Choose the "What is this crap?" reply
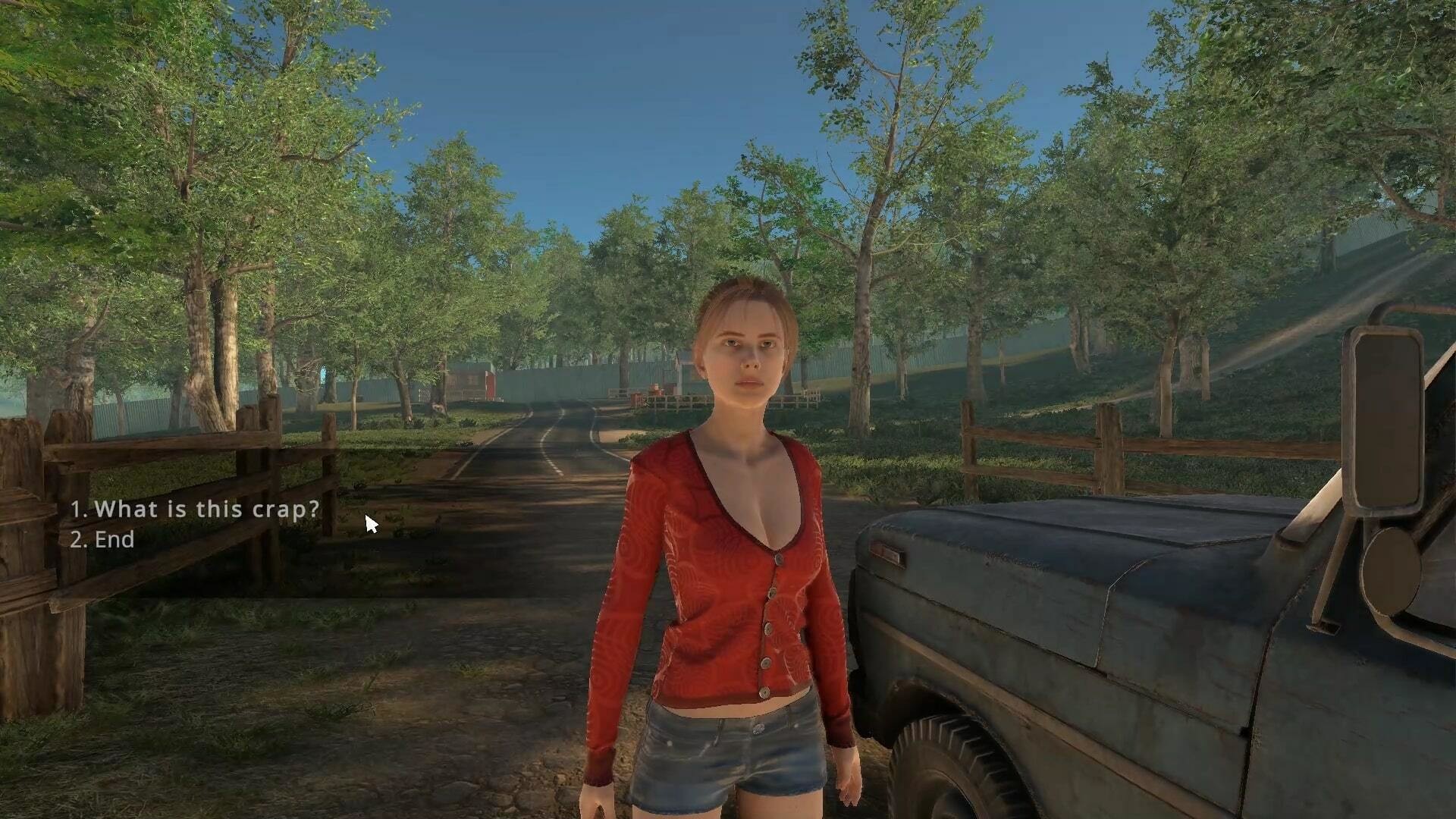The height and width of the screenshot is (819, 1456). pyautogui.click(x=196, y=509)
